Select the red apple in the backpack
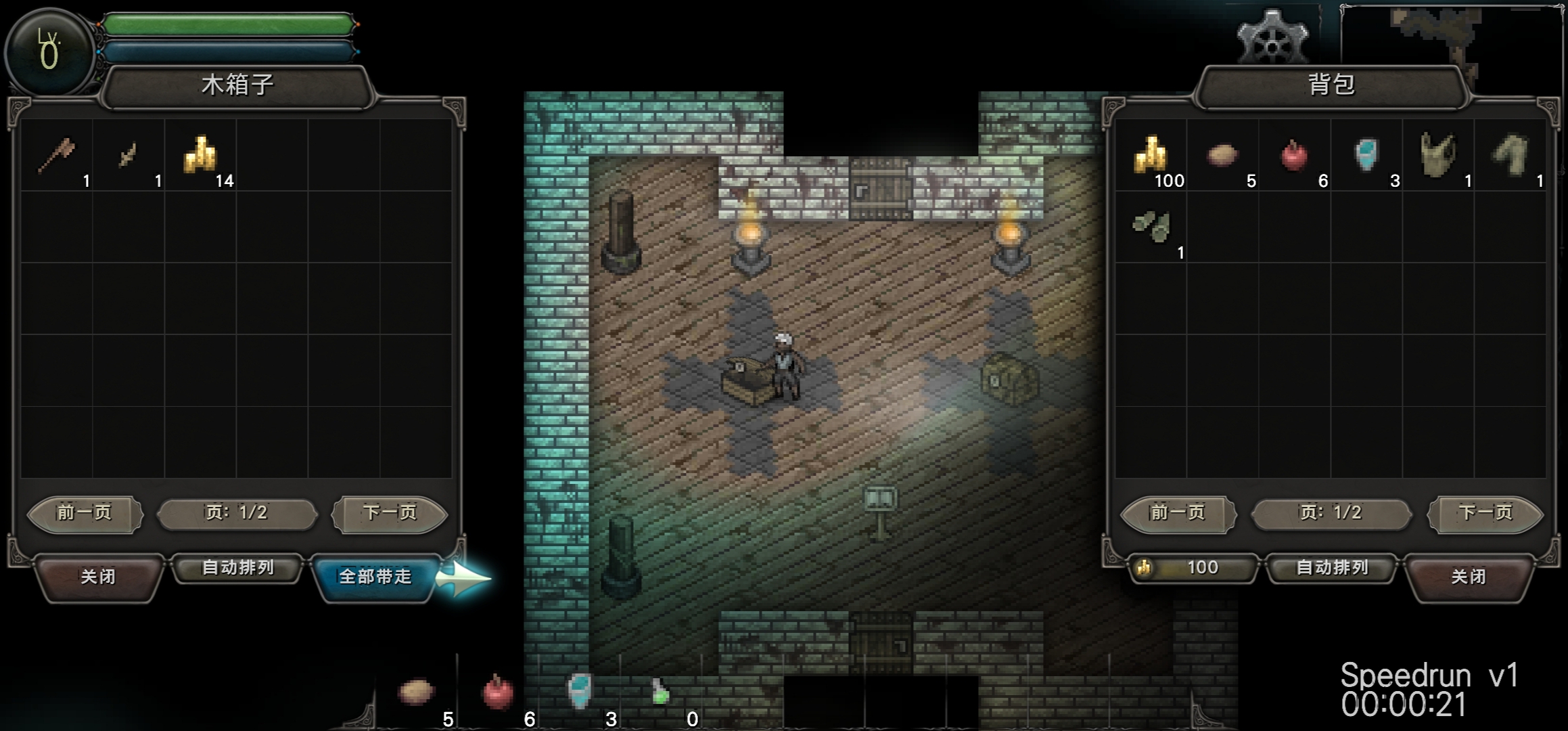The image size is (1568, 731). point(1294,156)
